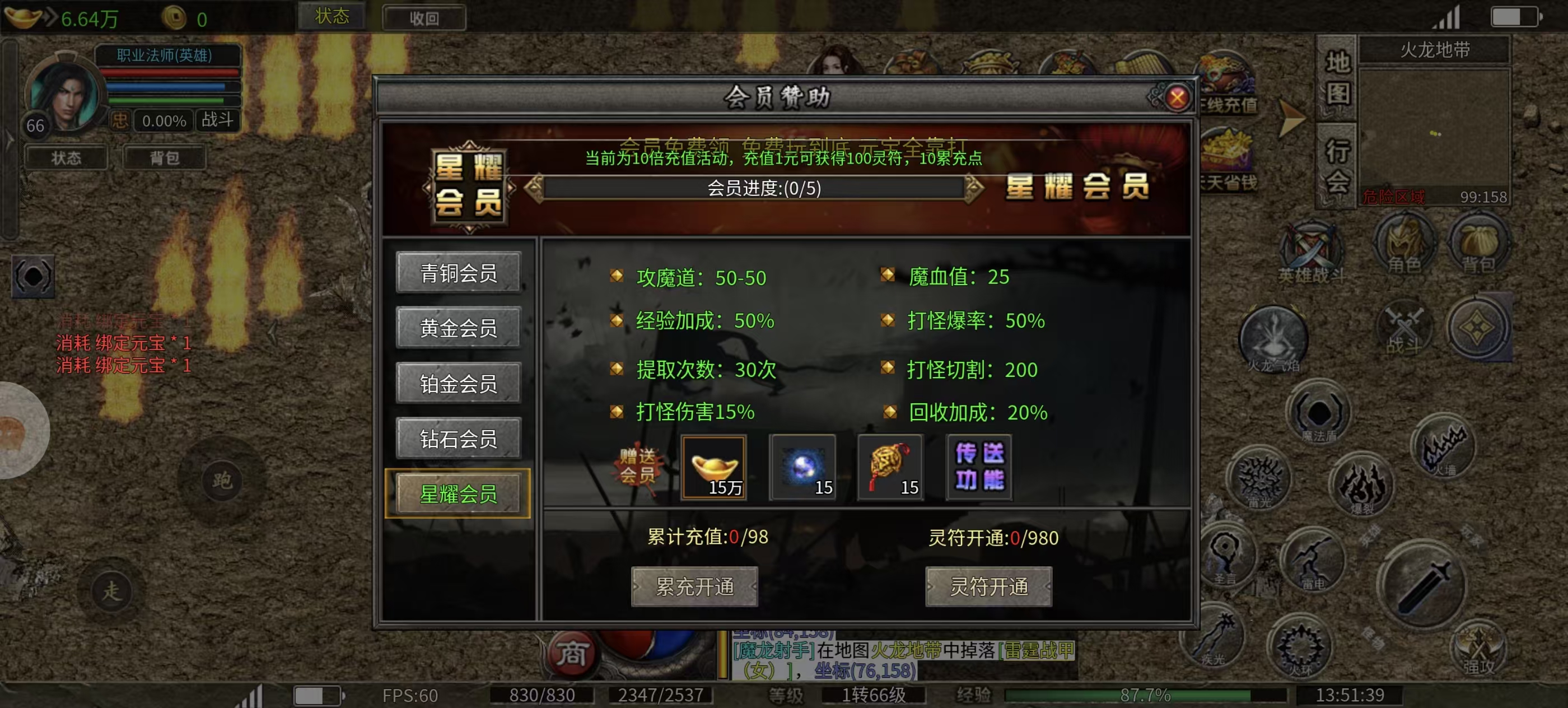The image size is (1568, 708).
Task: Select the 爆裂 skill icon
Action: click(x=1362, y=485)
